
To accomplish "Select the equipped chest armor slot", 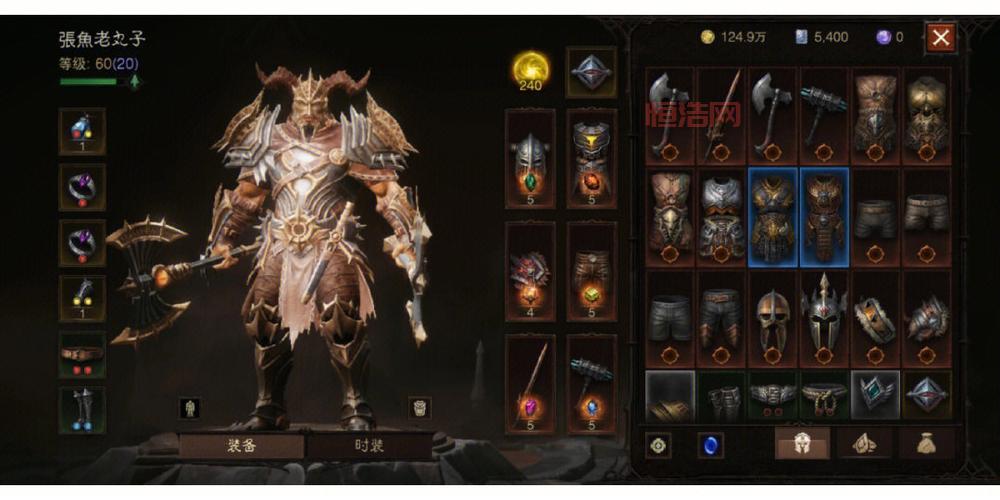I will (592, 160).
